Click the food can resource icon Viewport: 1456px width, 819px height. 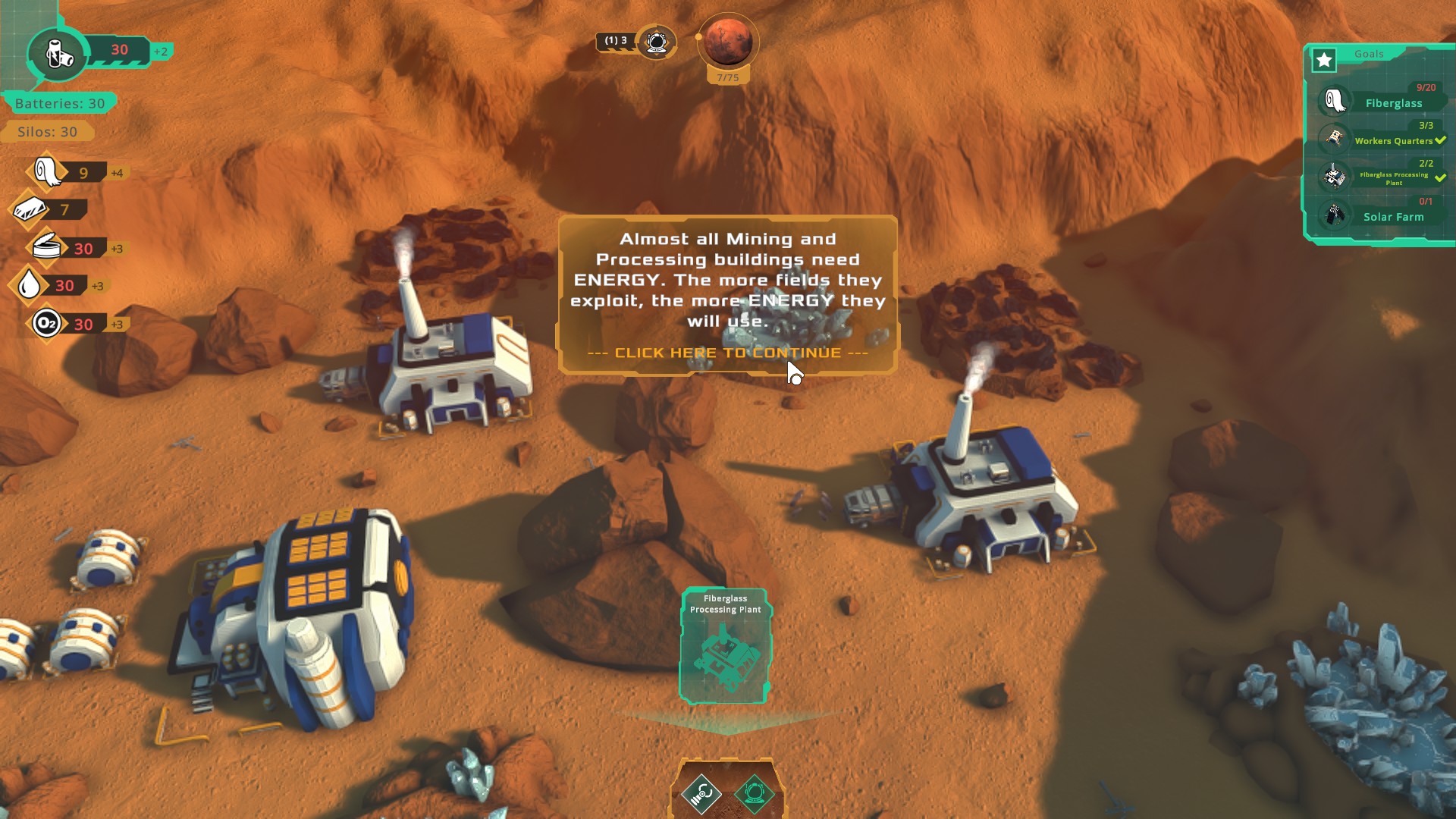pos(47,247)
